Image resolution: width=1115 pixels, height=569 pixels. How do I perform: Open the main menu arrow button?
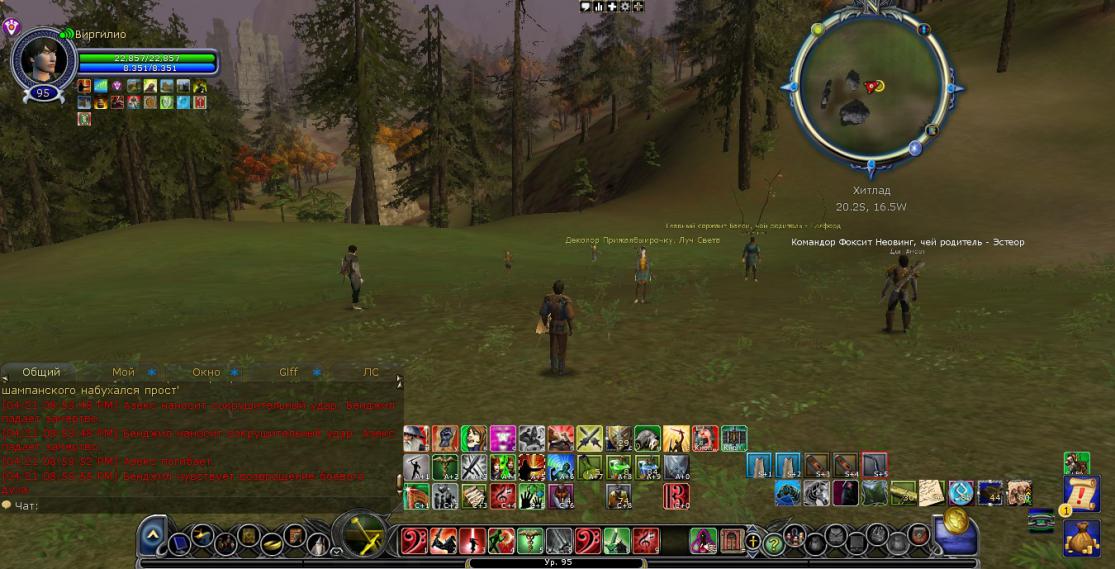[152, 535]
